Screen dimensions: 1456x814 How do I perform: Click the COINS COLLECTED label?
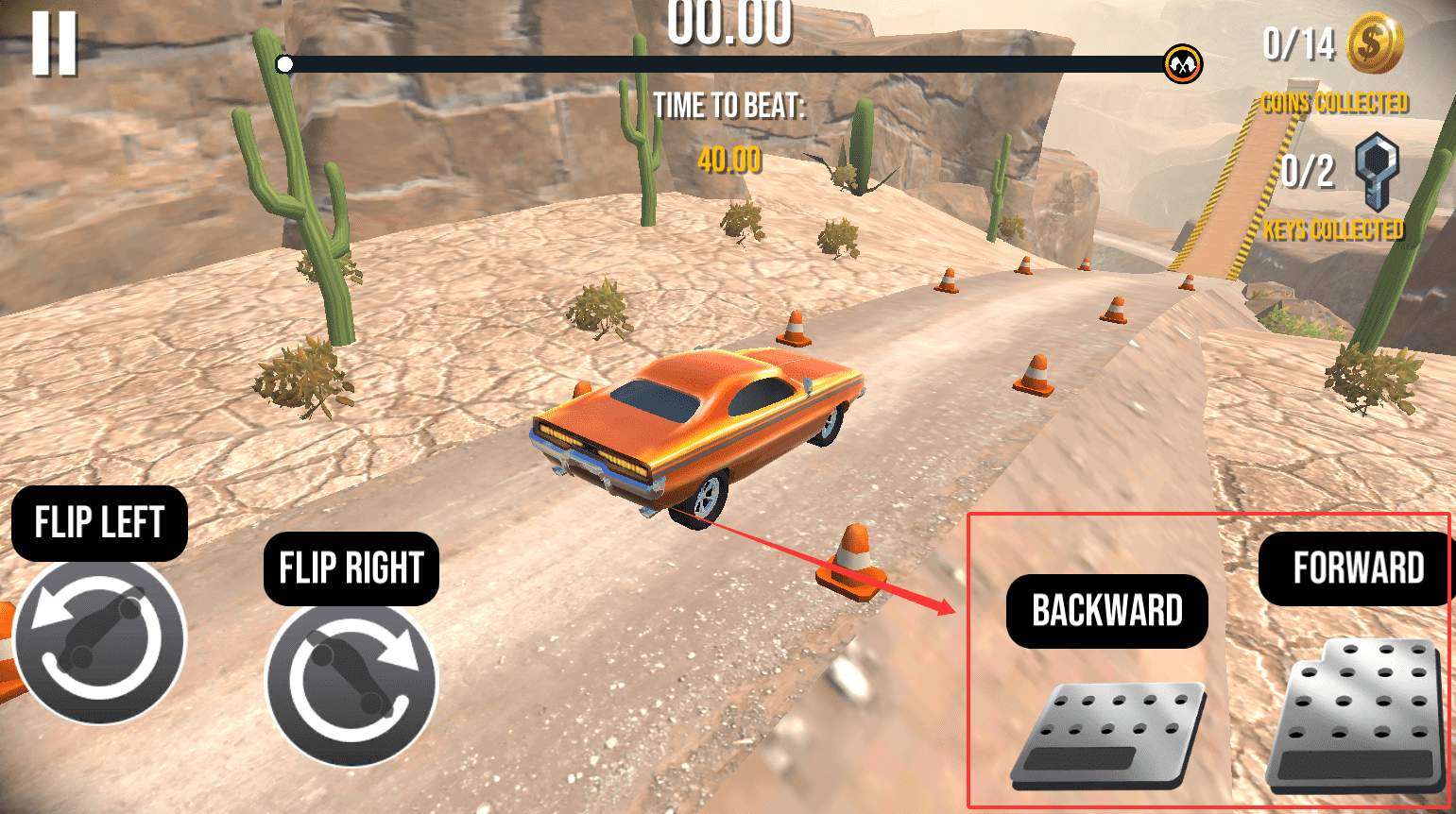point(1333,103)
